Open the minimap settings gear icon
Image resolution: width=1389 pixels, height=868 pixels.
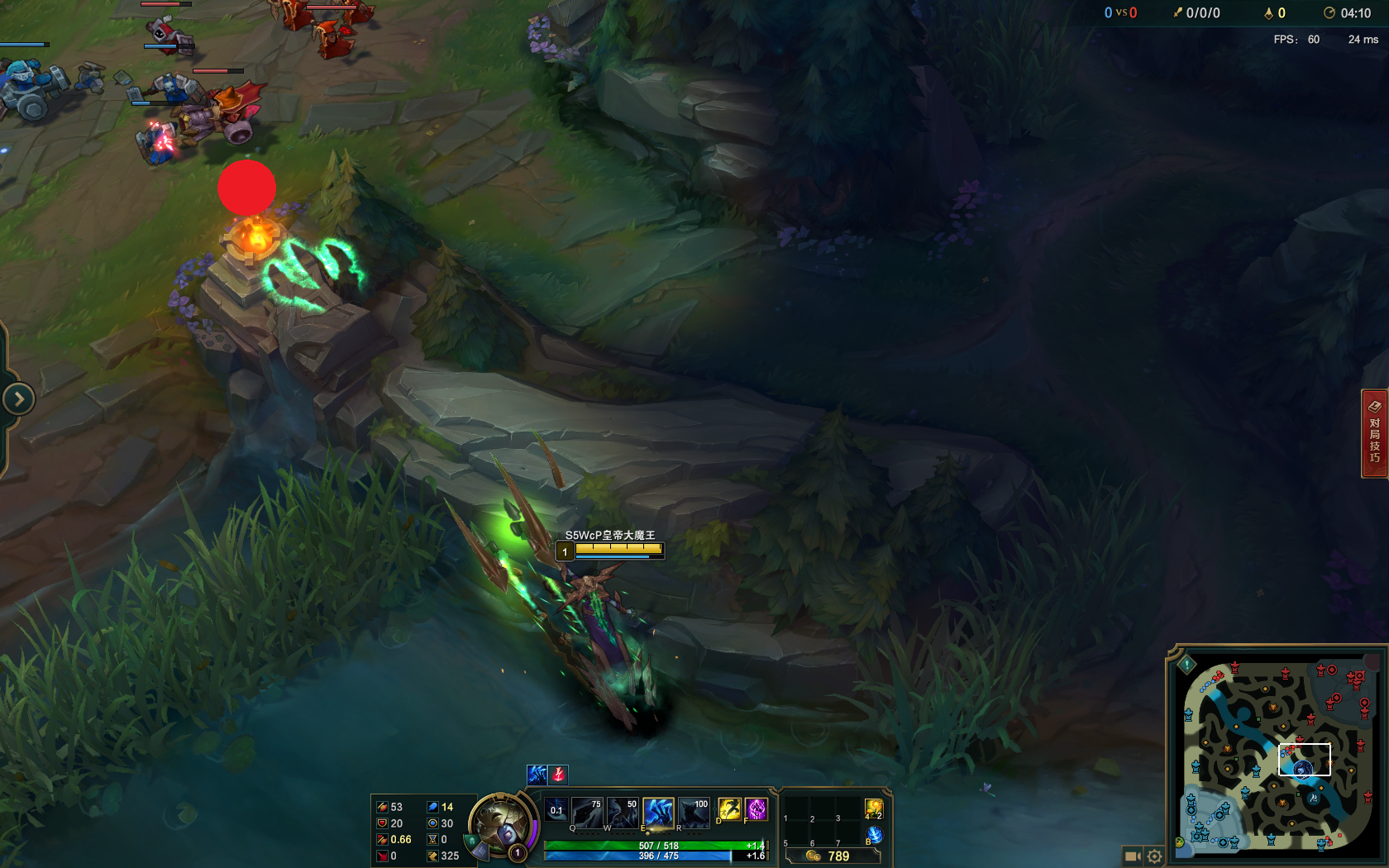pyautogui.click(x=1154, y=856)
